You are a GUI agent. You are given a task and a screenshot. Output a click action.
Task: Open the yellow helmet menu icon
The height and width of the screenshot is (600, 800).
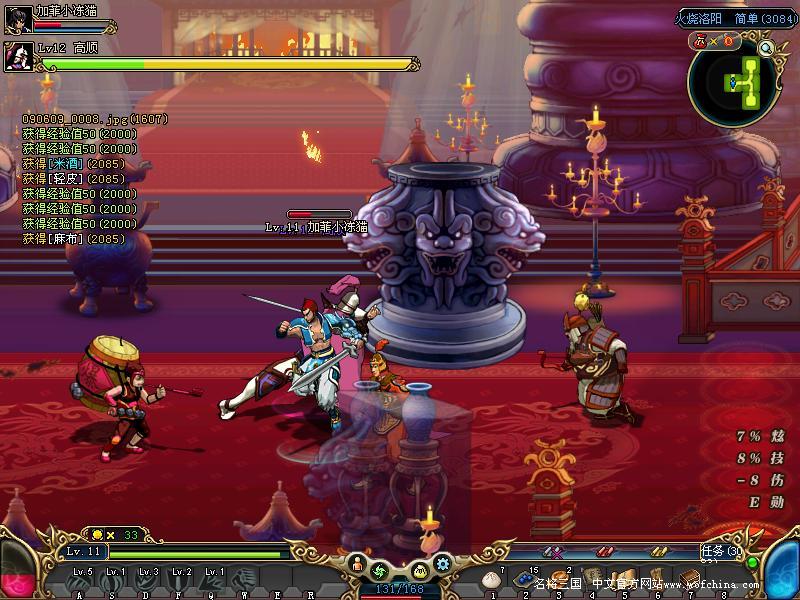418,571
